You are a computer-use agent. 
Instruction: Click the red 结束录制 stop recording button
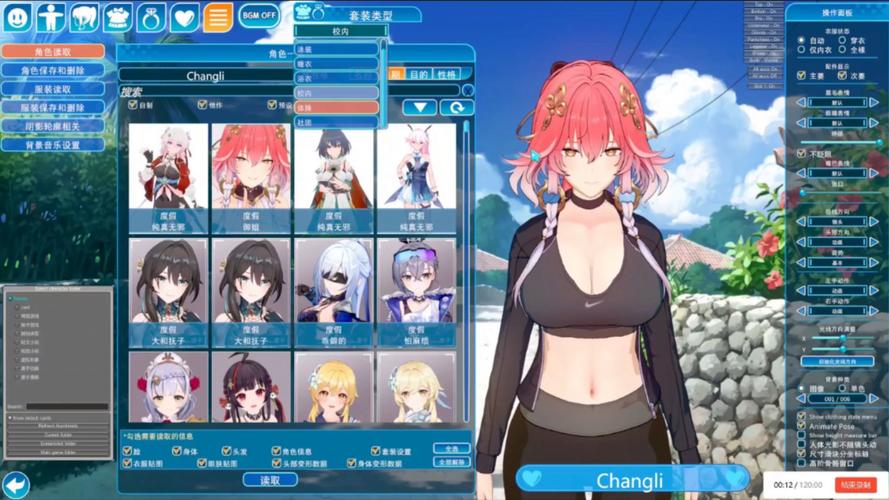click(x=855, y=484)
